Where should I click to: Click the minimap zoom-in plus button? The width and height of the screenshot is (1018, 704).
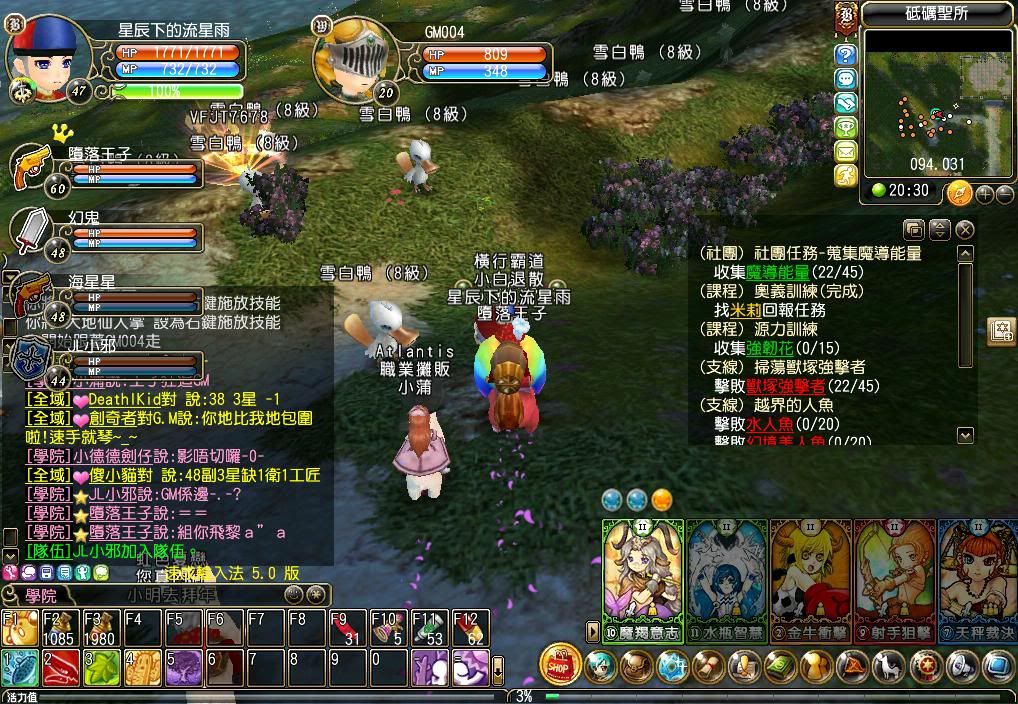pos(984,193)
